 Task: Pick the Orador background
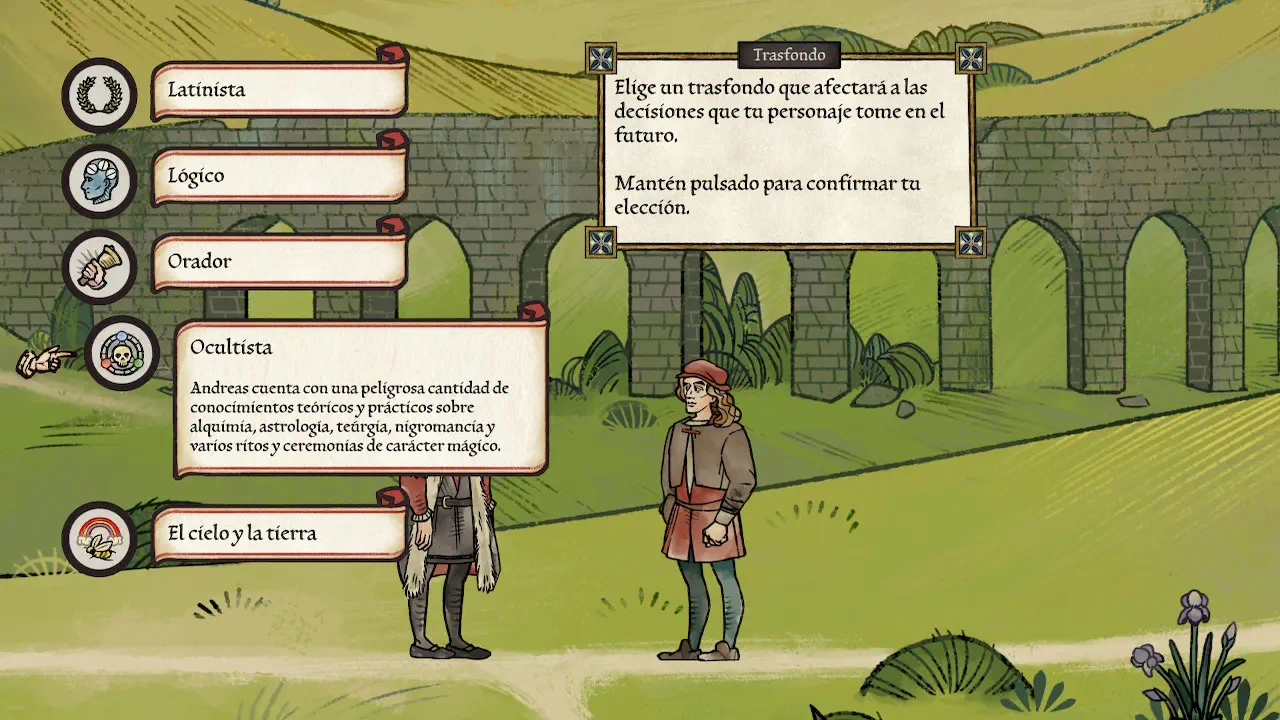pos(279,262)
